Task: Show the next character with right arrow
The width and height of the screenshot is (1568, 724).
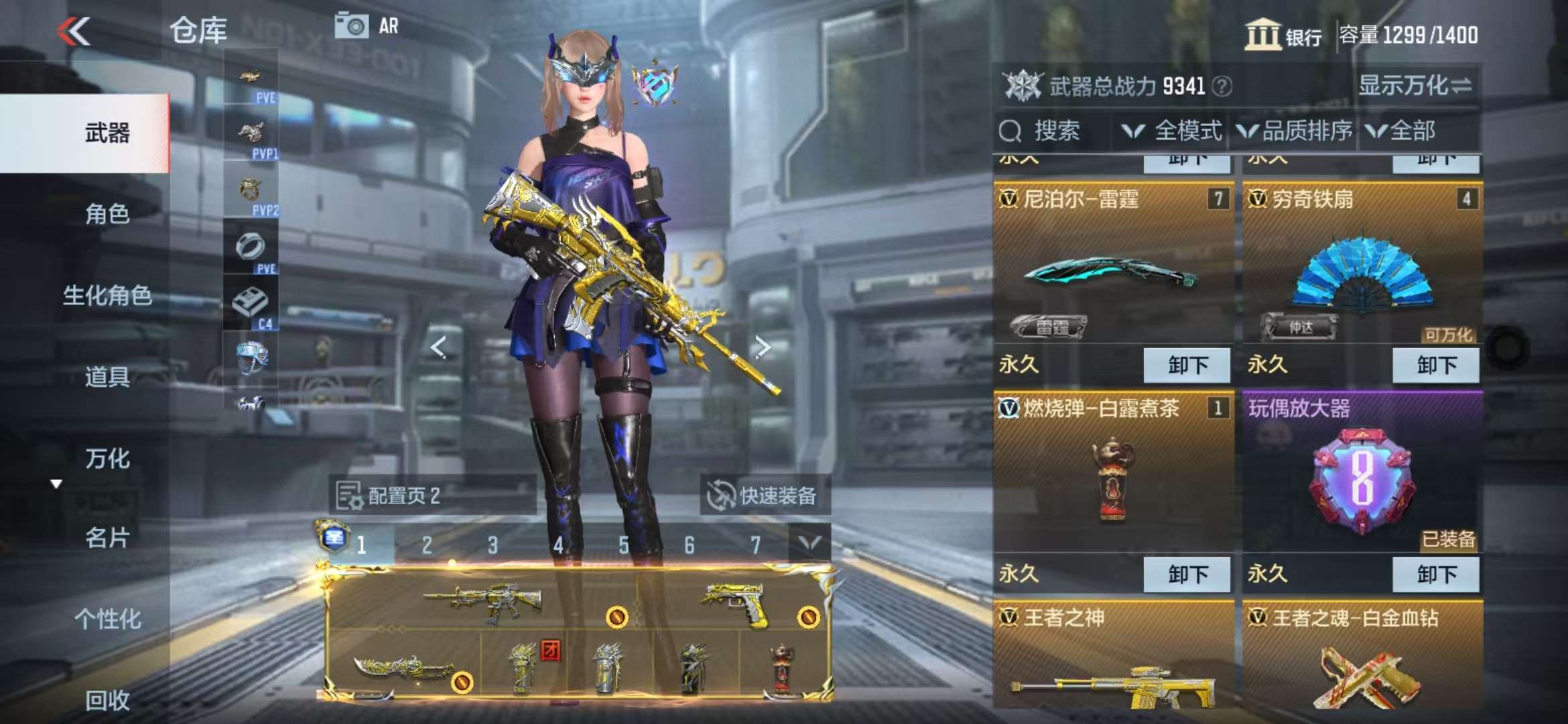Action: pos(763,347)
